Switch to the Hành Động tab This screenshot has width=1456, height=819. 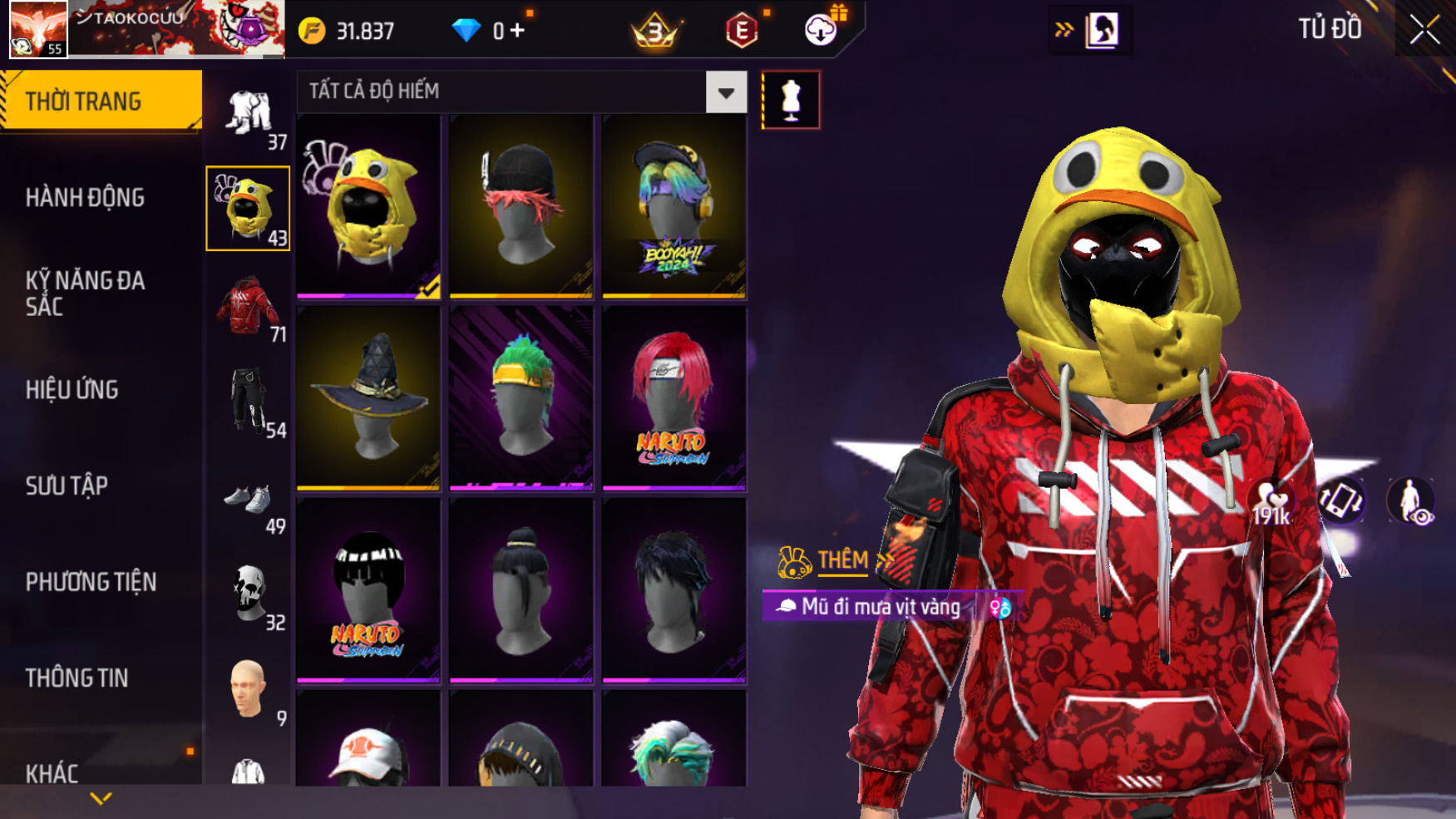[x=85, y=198]
